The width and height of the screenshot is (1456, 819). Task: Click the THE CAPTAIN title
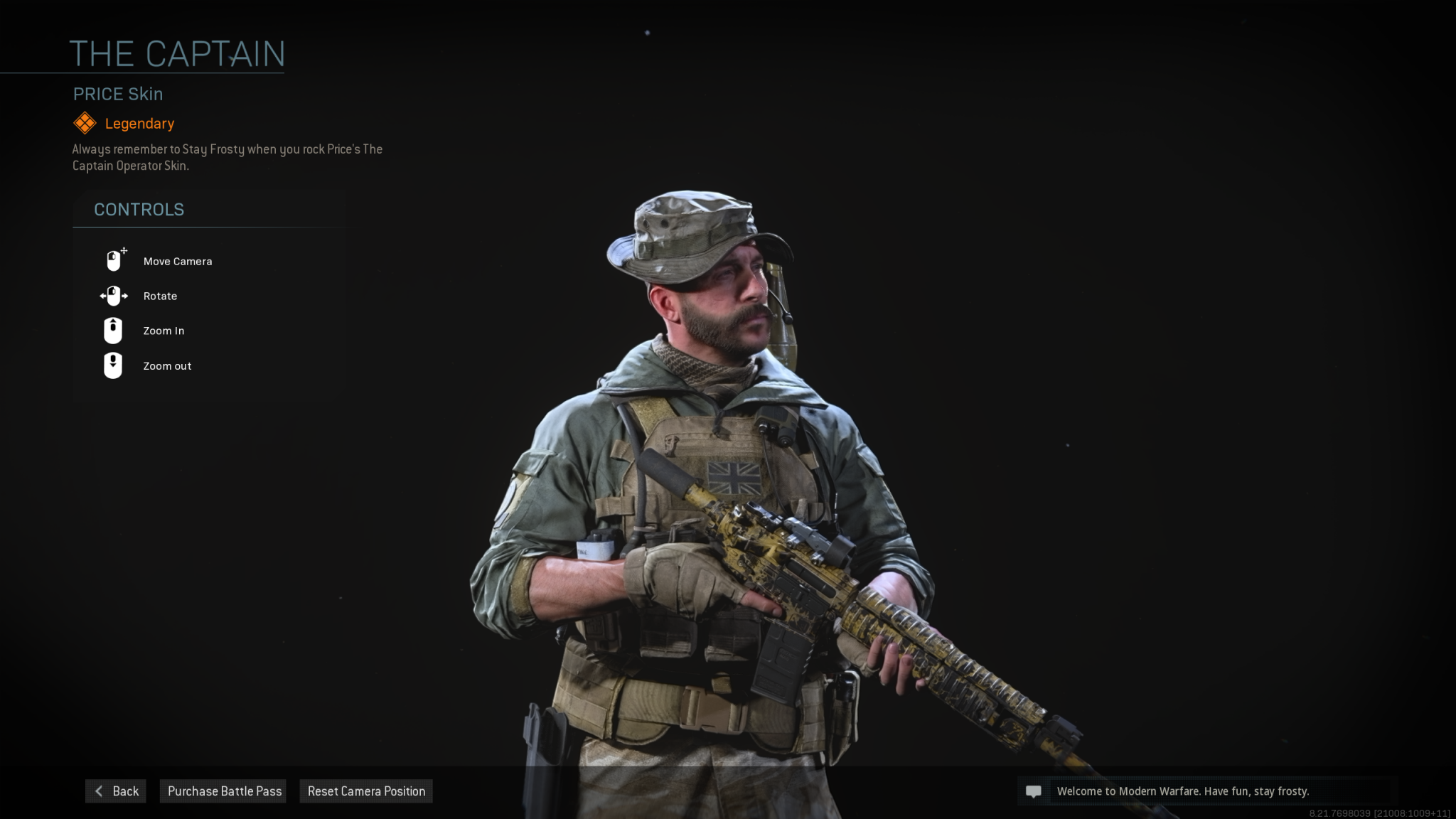[x=178, y=53]
